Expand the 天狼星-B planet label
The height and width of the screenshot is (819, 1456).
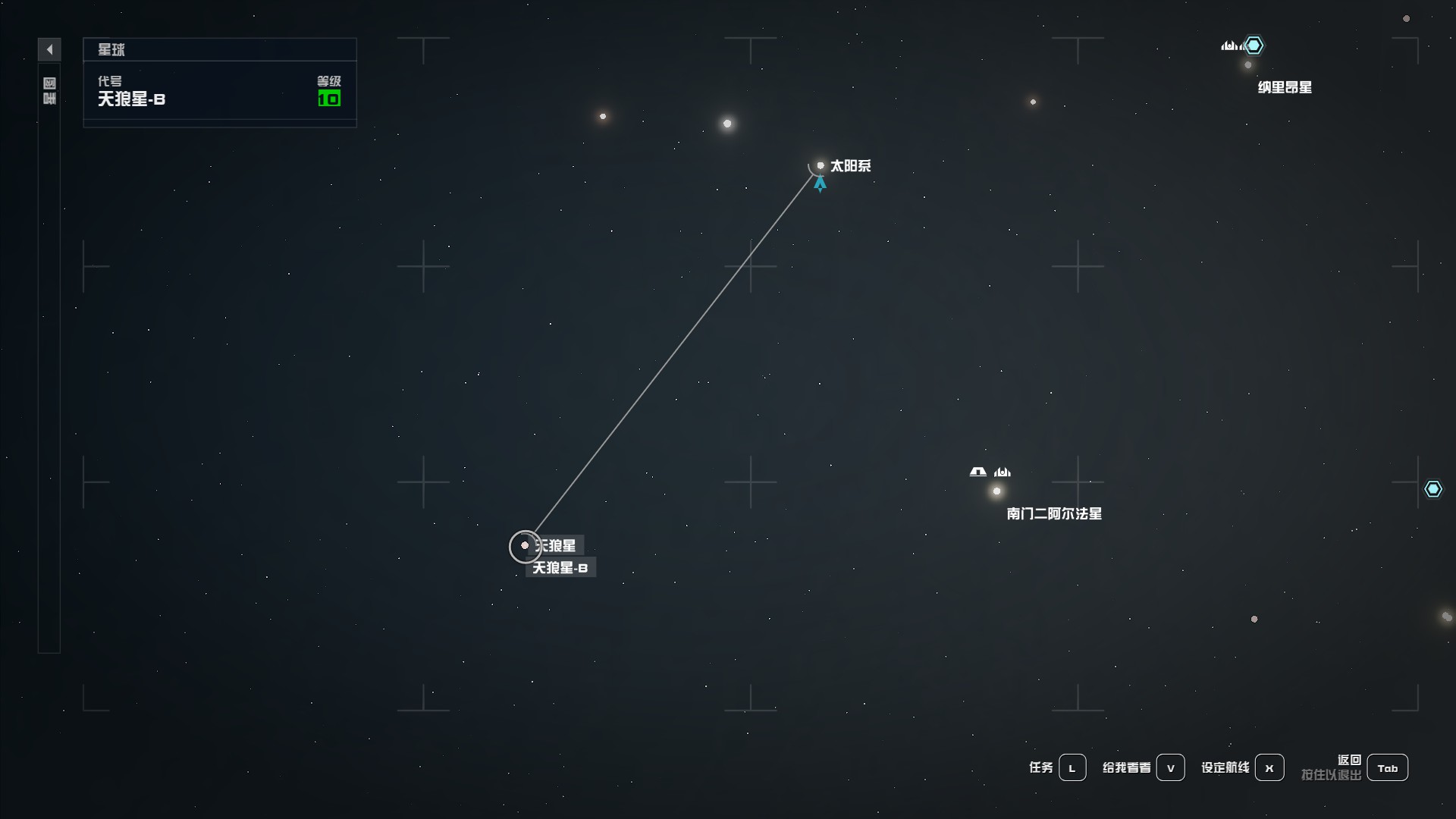coord(560,567)
